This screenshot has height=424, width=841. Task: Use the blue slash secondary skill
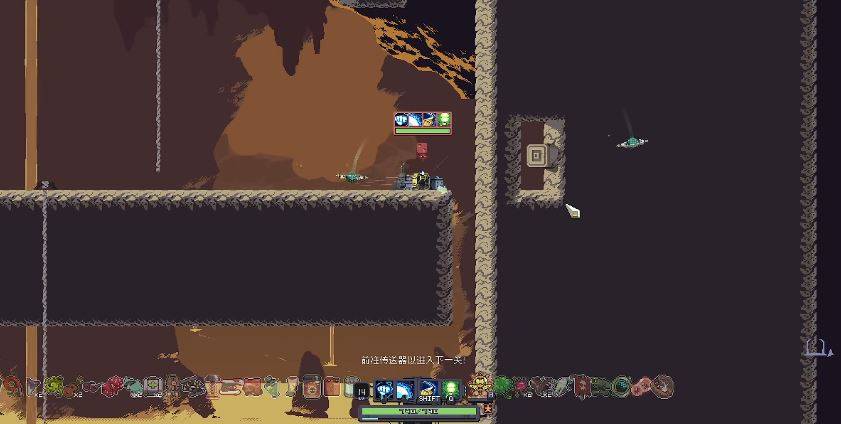(405, 389)
